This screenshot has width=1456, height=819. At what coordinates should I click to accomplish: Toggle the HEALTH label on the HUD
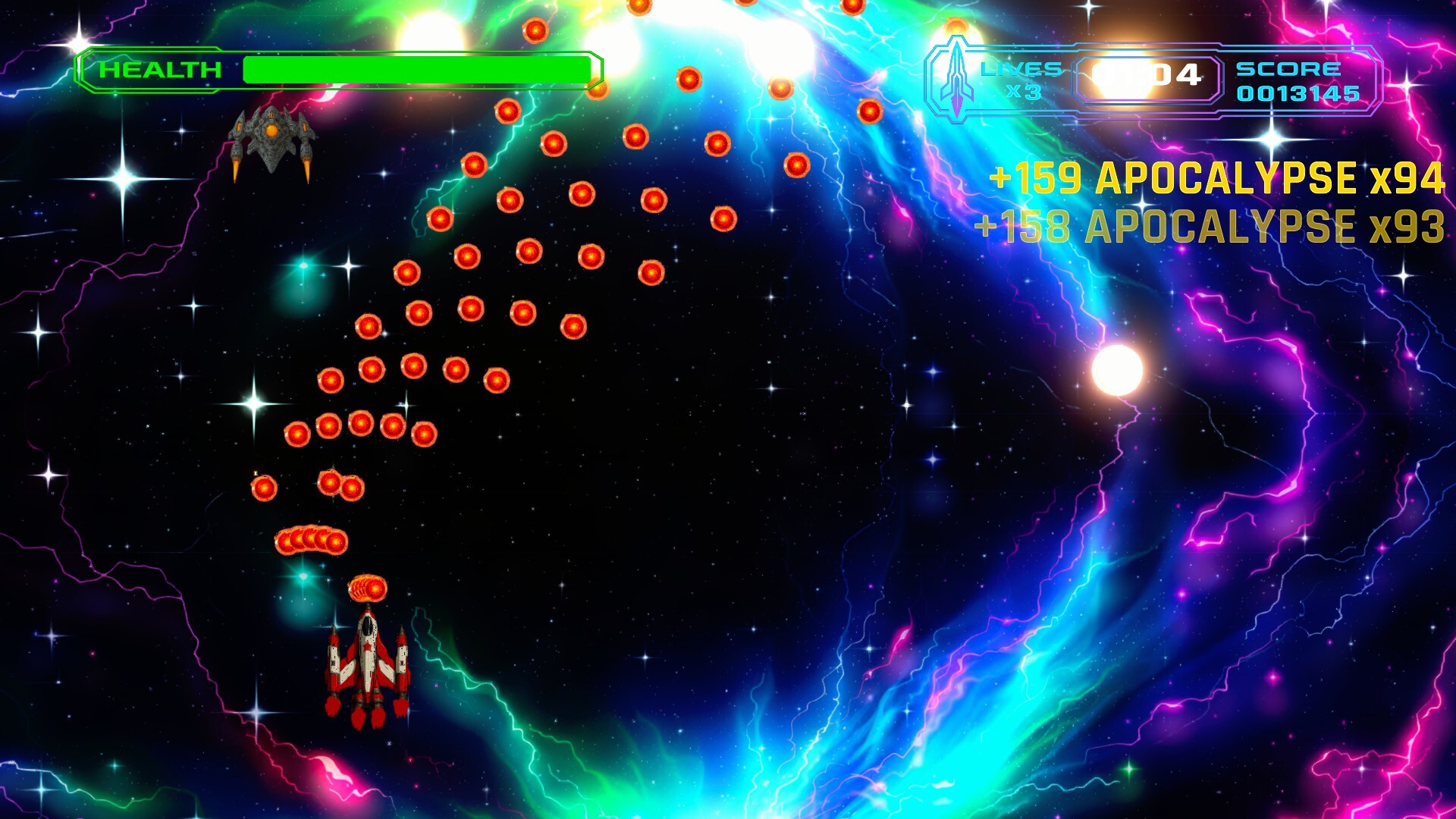[x=161, y=69]
